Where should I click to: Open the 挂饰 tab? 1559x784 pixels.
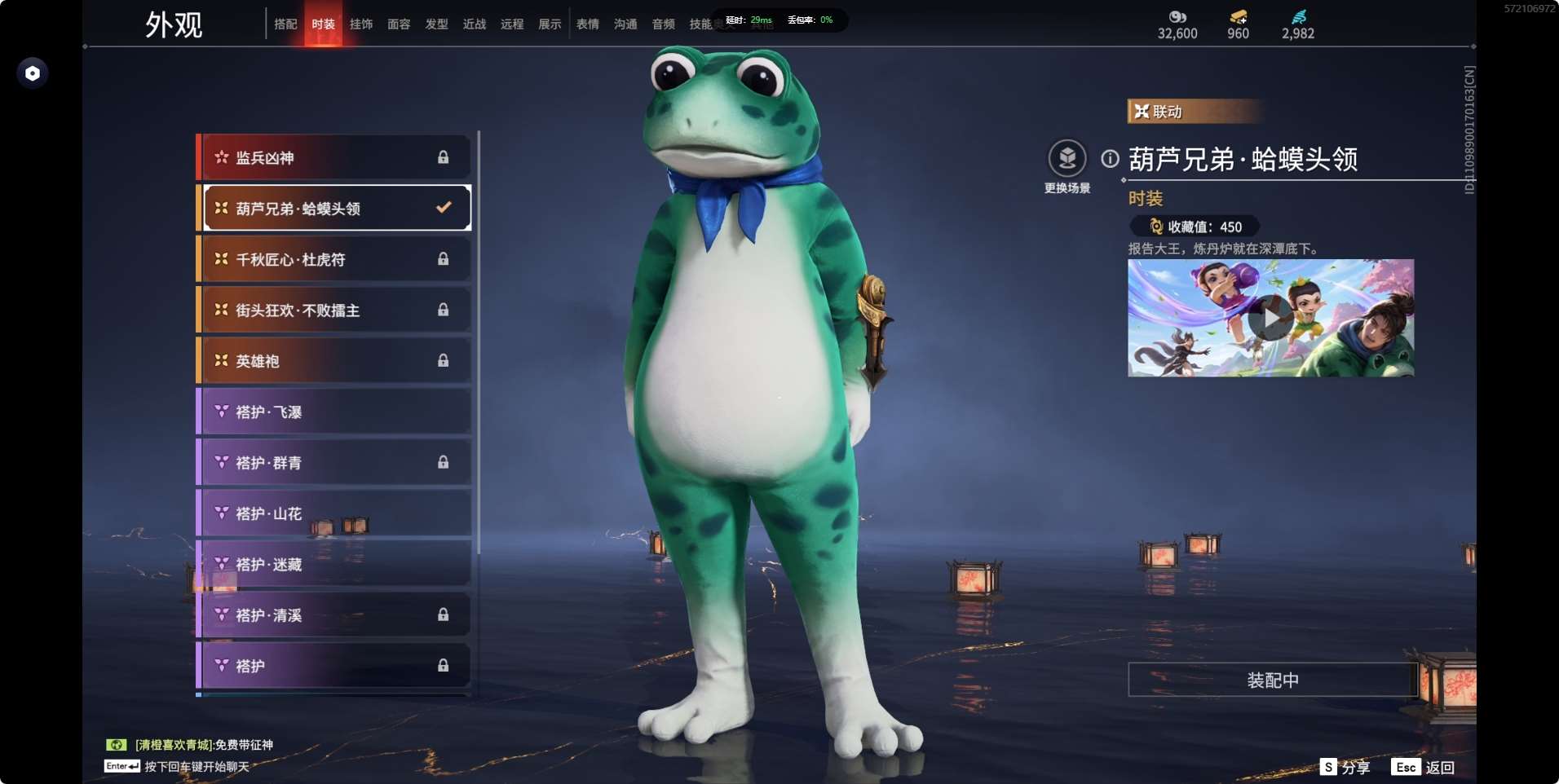click(x=361, y=24)
